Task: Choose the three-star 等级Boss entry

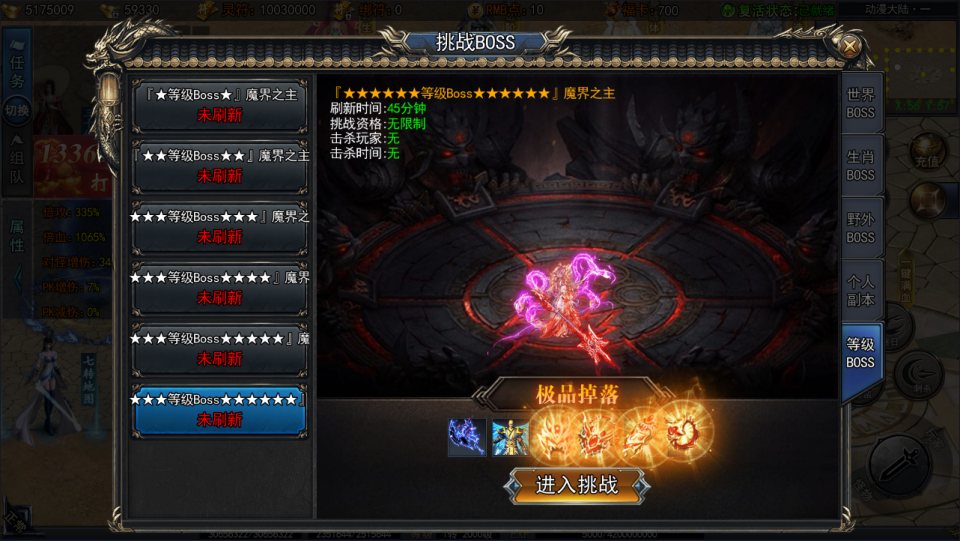Action: (x=220, y=227)
